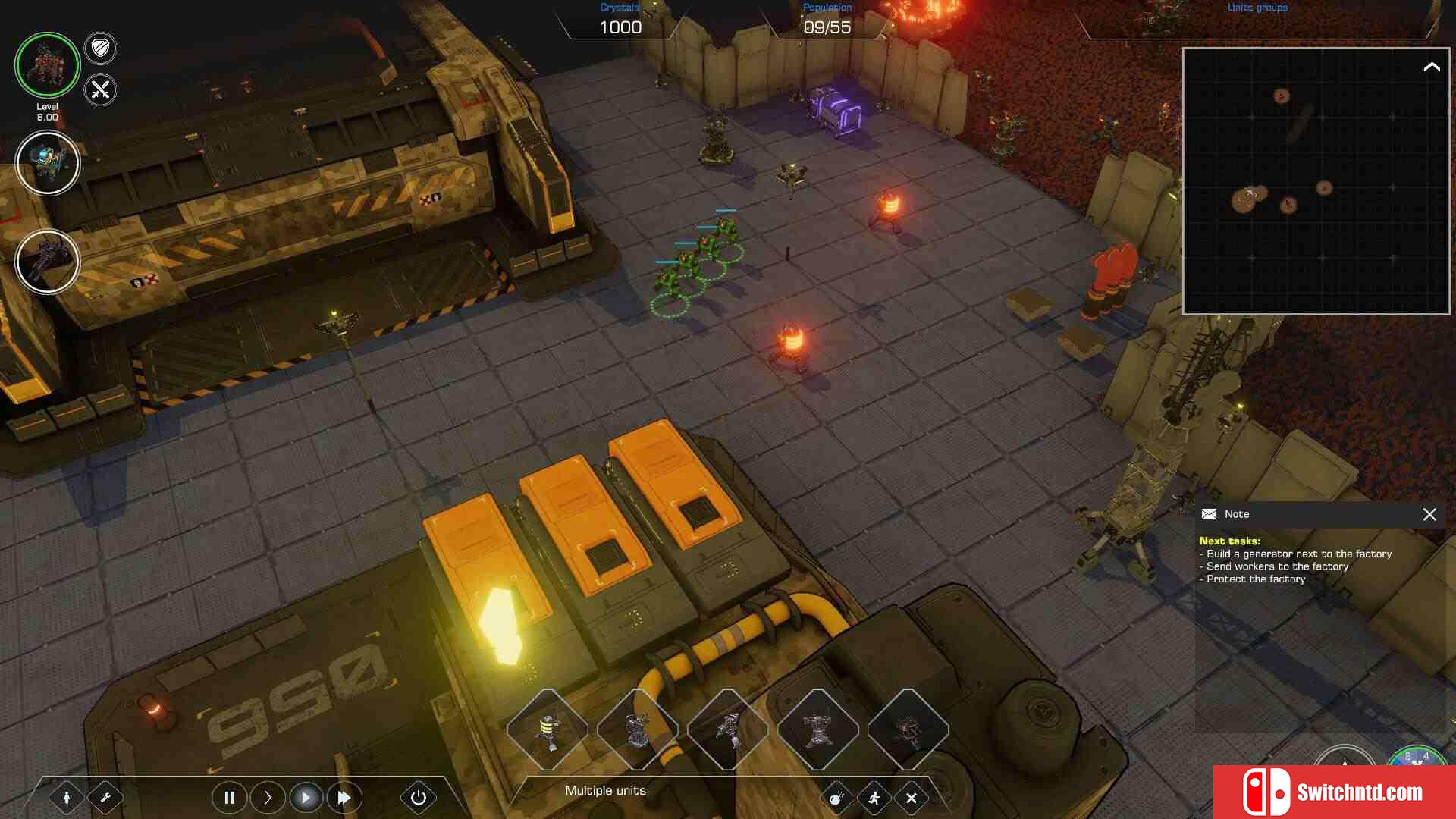The height and width of the screenshot is (819, 1456).
Task: Collapse the minimap with the arrow
Action: 1431,67
